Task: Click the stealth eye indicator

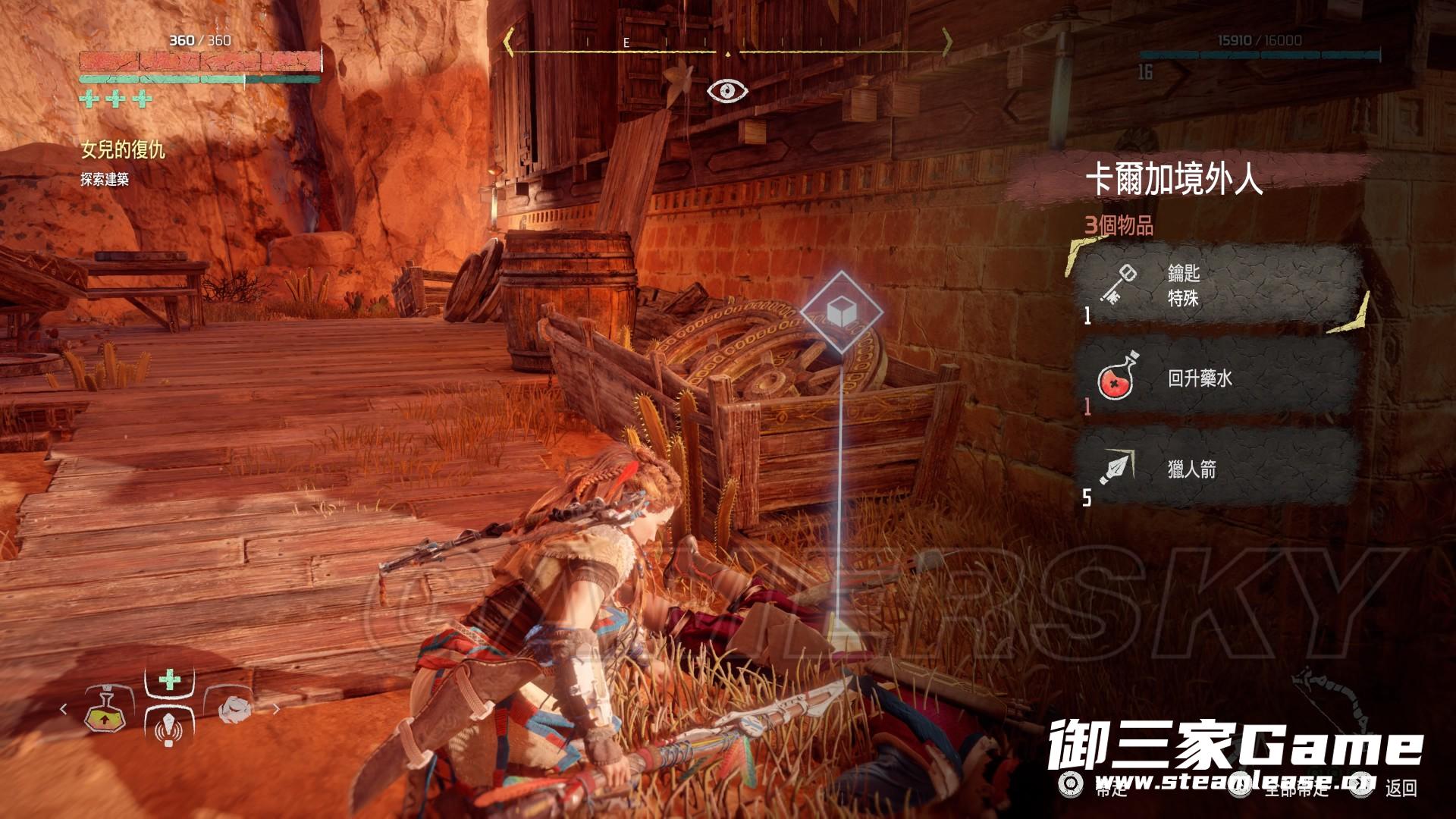Action: point(727,91)
